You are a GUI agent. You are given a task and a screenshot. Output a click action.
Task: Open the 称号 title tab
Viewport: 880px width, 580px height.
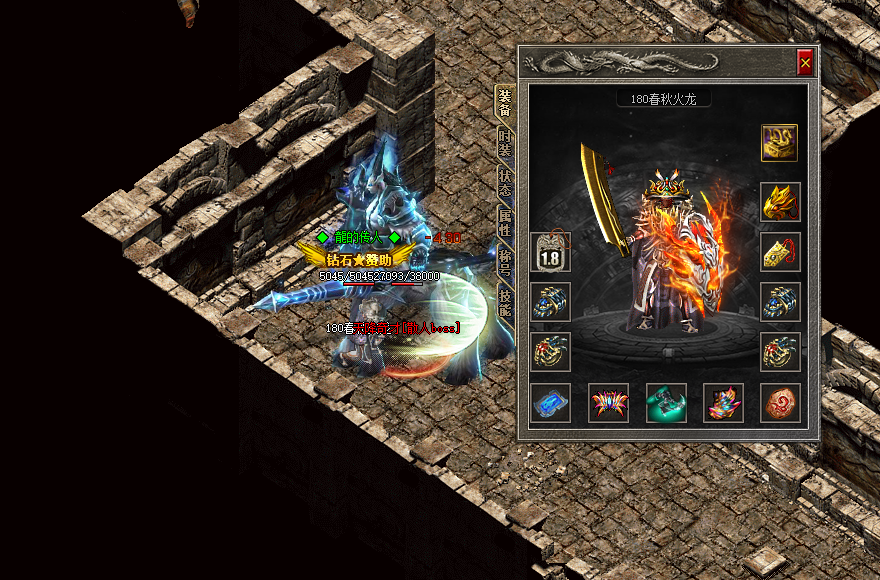pos(506,260)
